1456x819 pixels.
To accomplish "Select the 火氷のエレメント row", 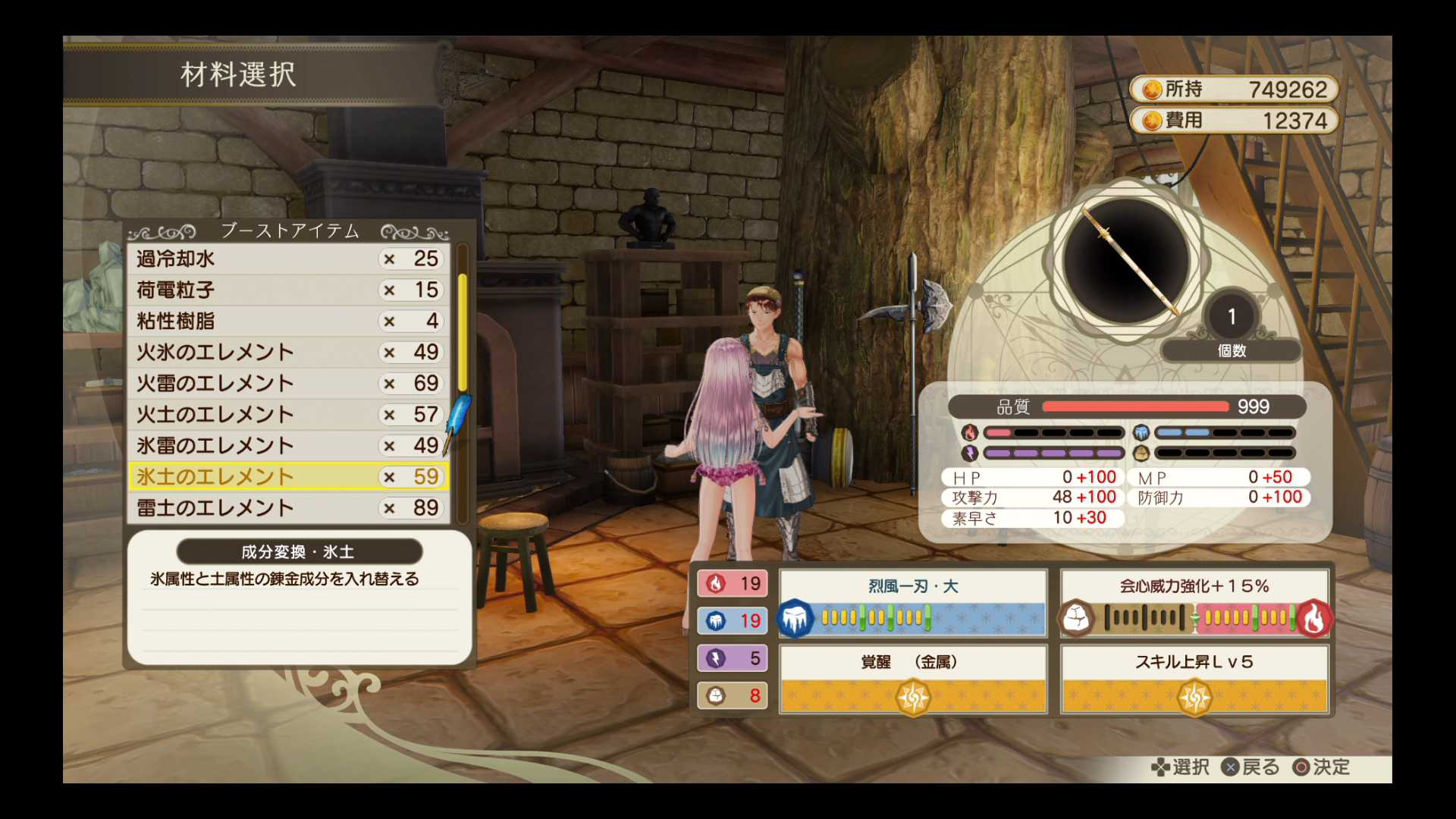I will (288, 353).
